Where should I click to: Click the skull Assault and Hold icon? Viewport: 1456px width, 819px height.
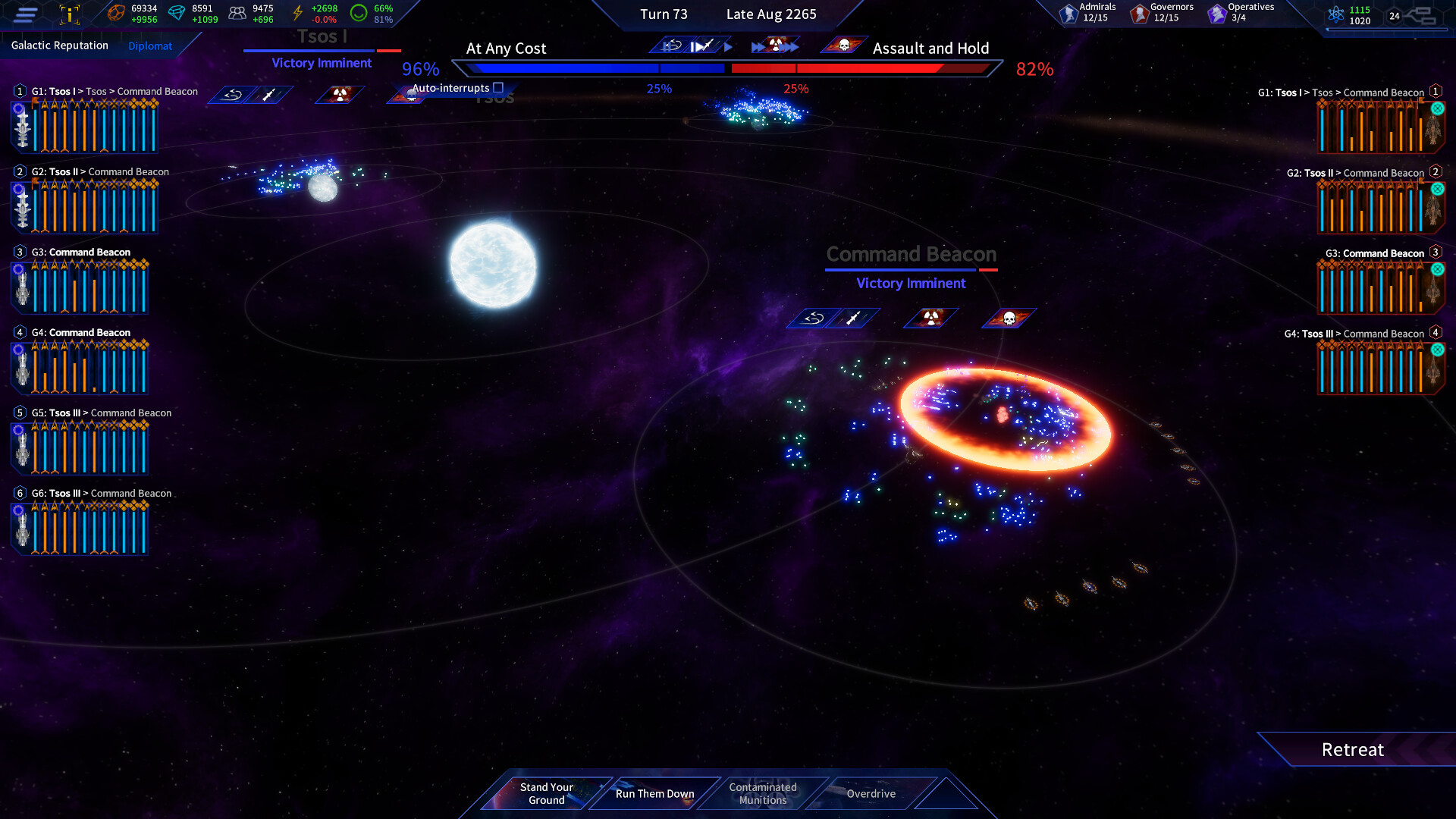[844, 45]
